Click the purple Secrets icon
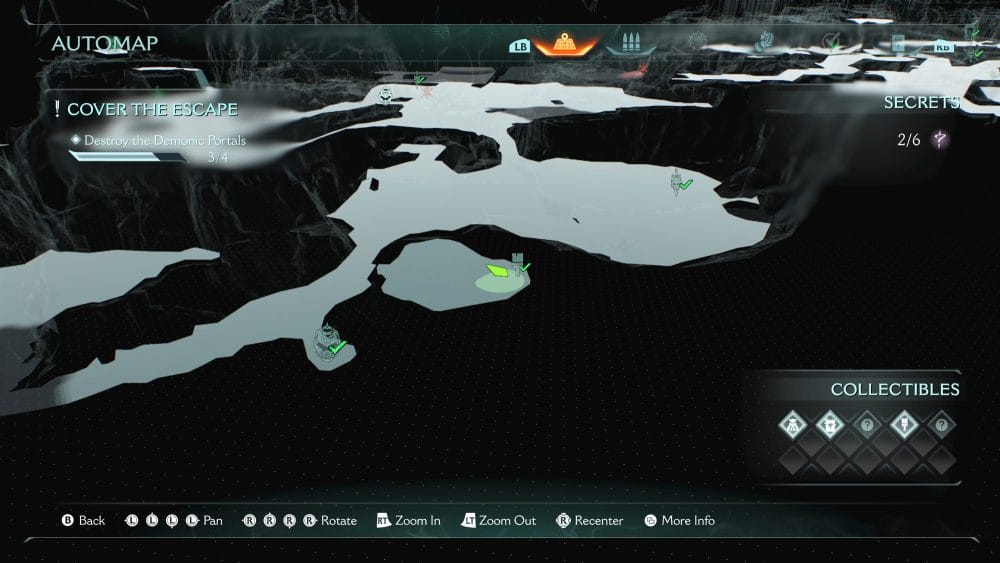The width and height of the screenshot is (1000, 563). [x=940, y=140]
